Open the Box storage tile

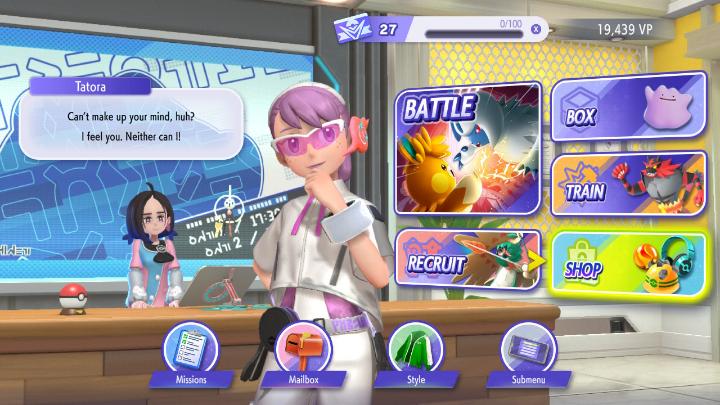(625, 112)
